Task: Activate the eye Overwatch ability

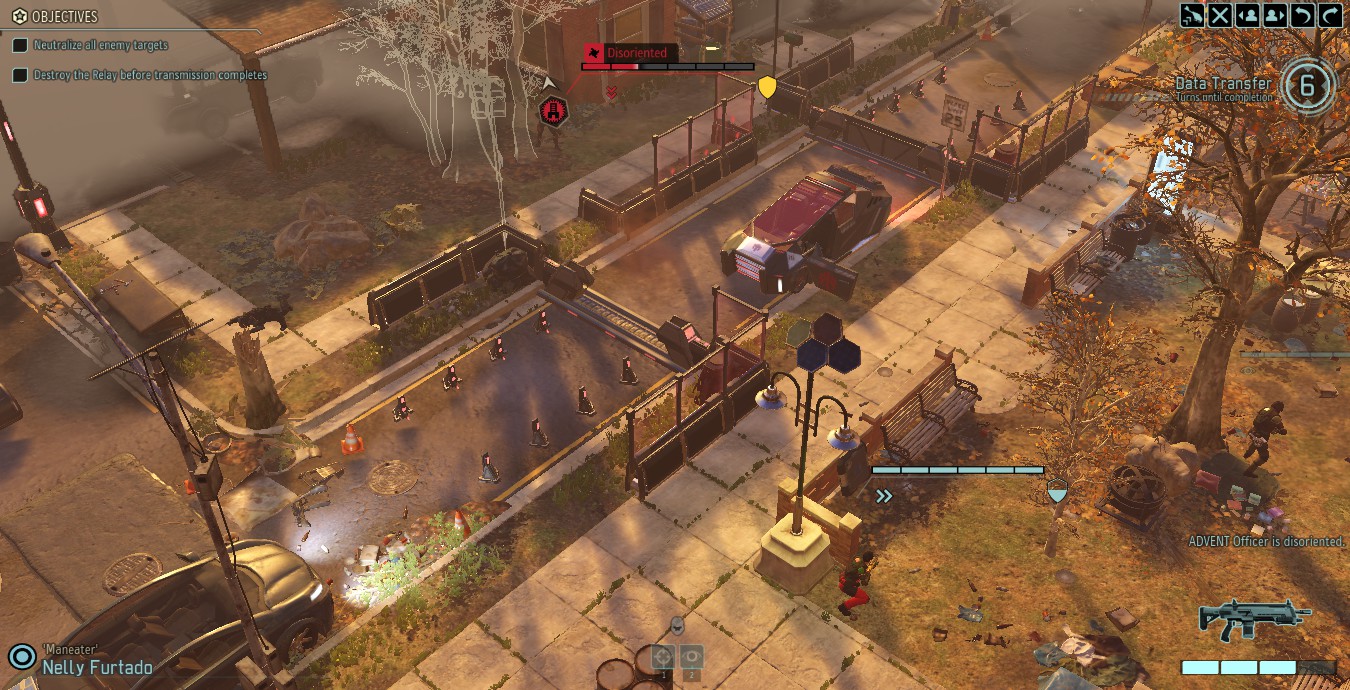Action: [x=691, y=657]
